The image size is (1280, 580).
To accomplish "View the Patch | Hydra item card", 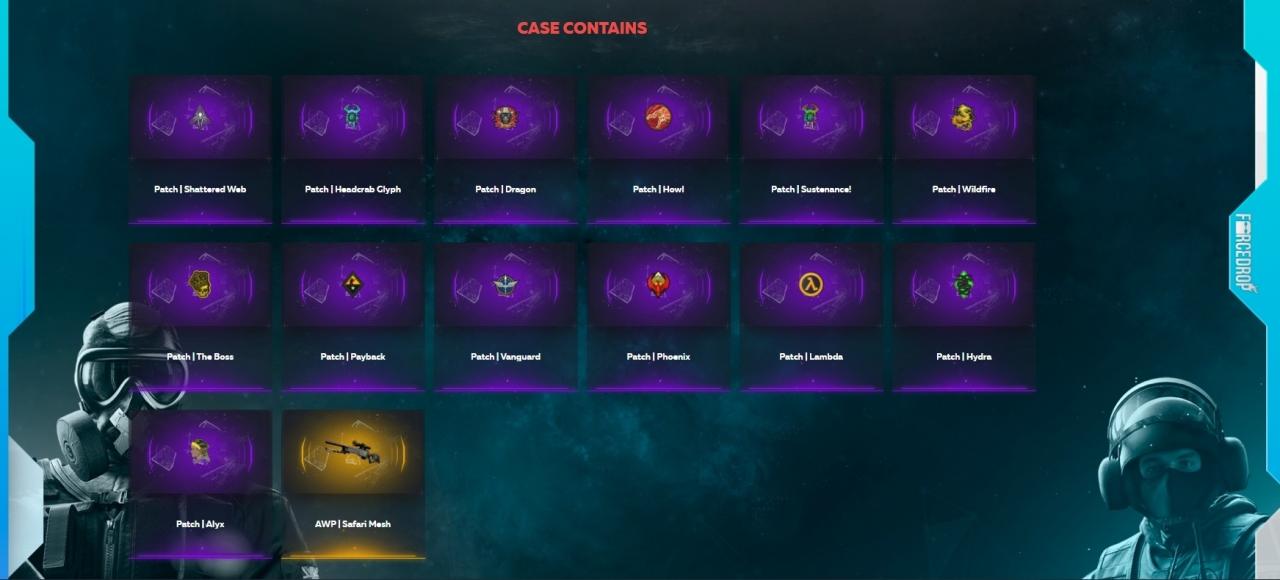I will (x=964, y=315).
